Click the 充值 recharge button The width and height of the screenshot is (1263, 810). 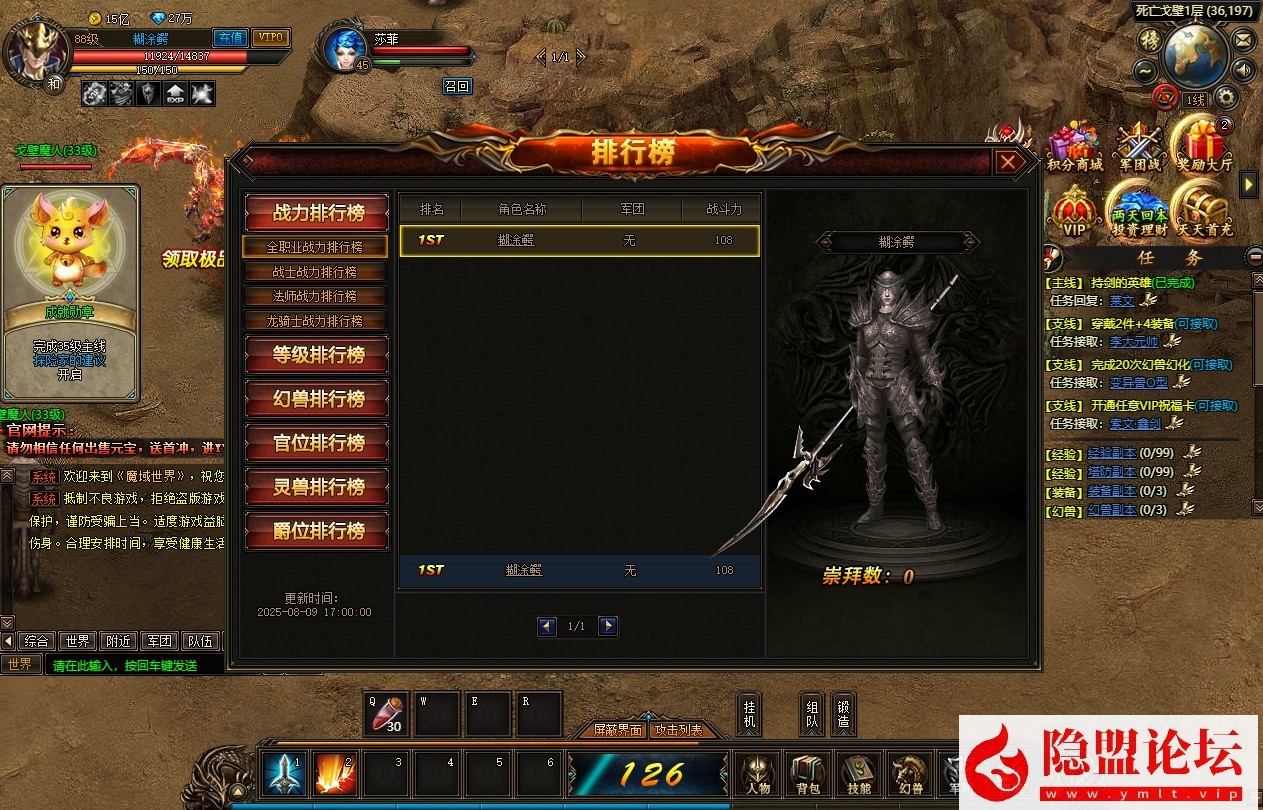click(x=230, y=38)
